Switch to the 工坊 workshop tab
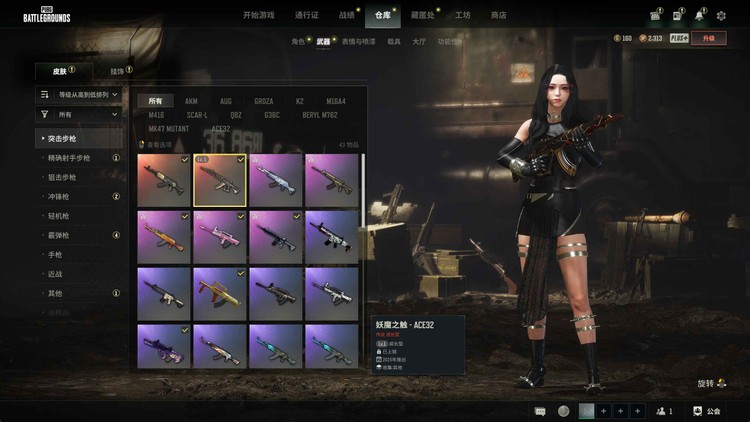This screenshot has height=422, width=750. [x=462, y=15]
